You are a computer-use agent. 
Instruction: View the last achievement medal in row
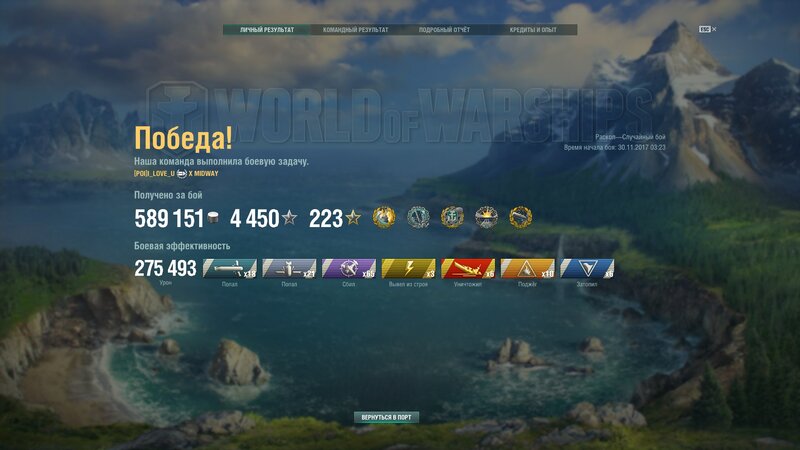click(521, 217)
